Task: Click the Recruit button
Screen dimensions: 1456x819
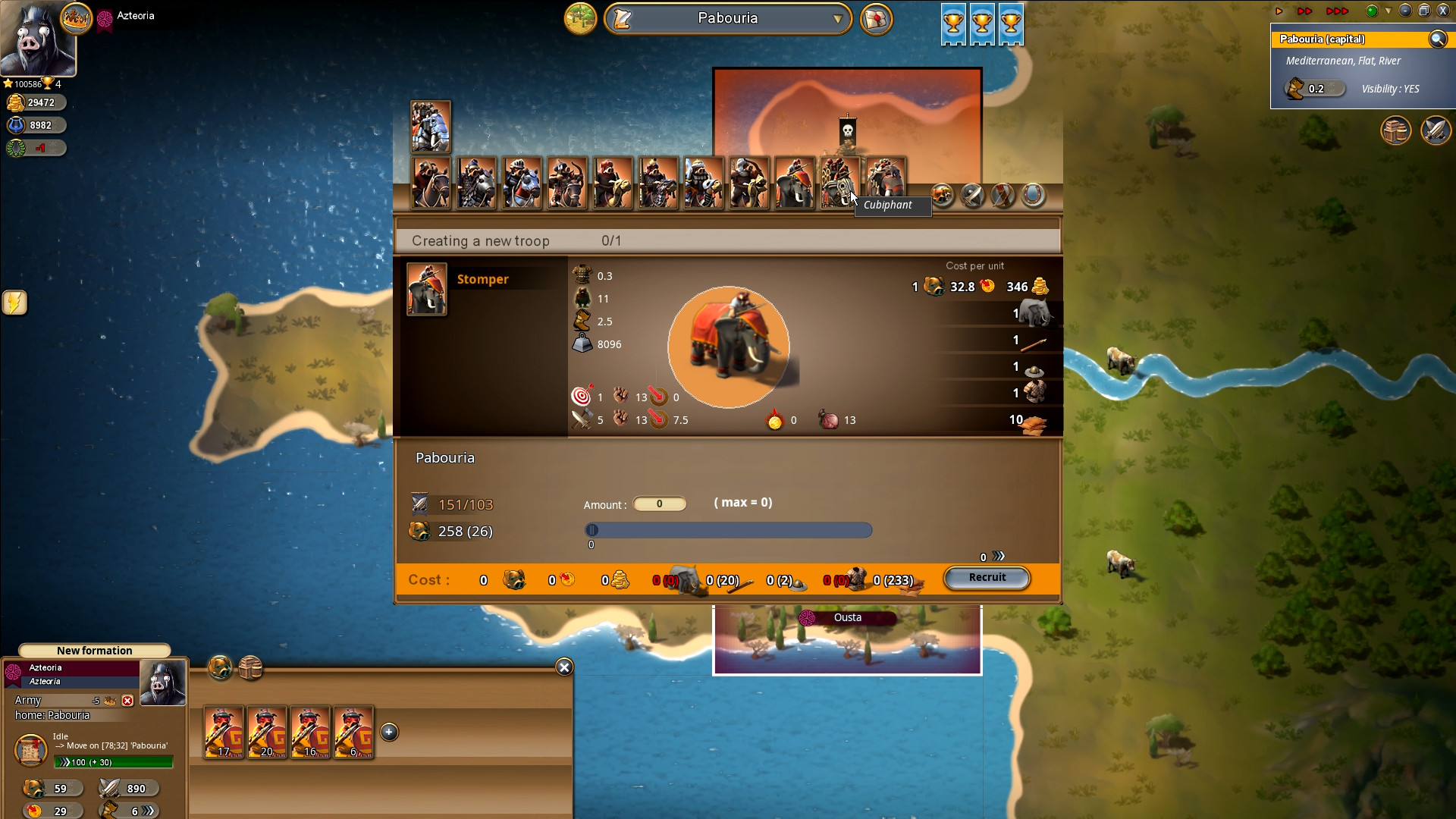Action: 987,578
